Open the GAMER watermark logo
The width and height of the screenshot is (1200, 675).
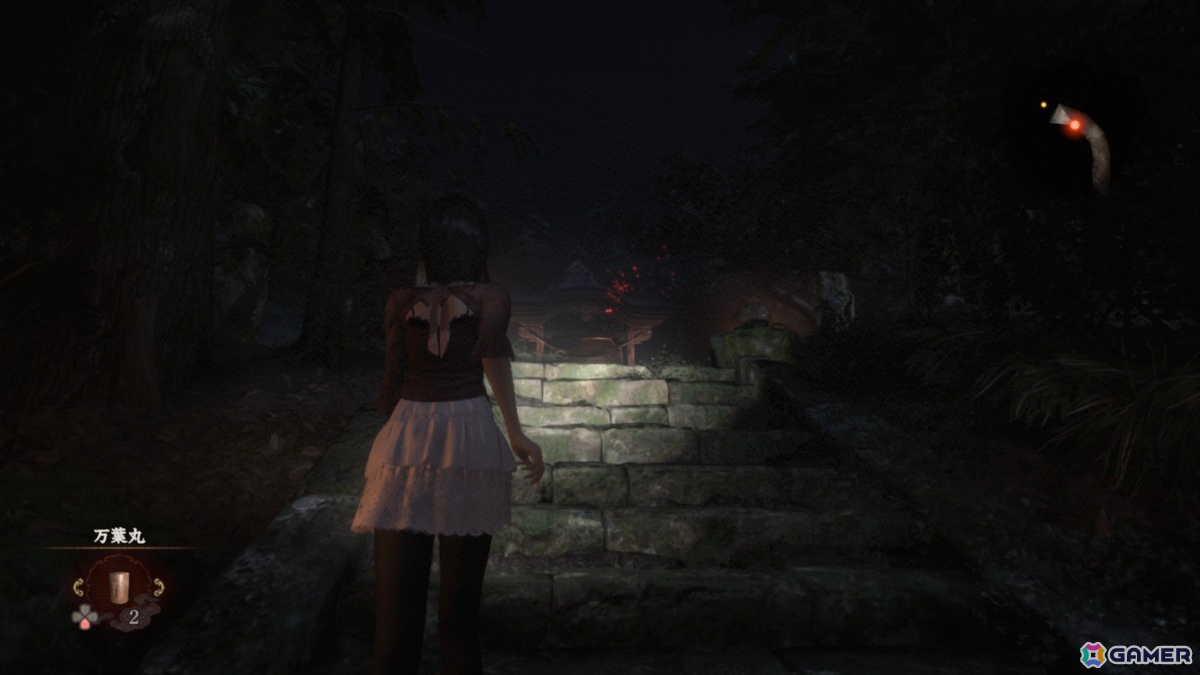point(1136,654)
